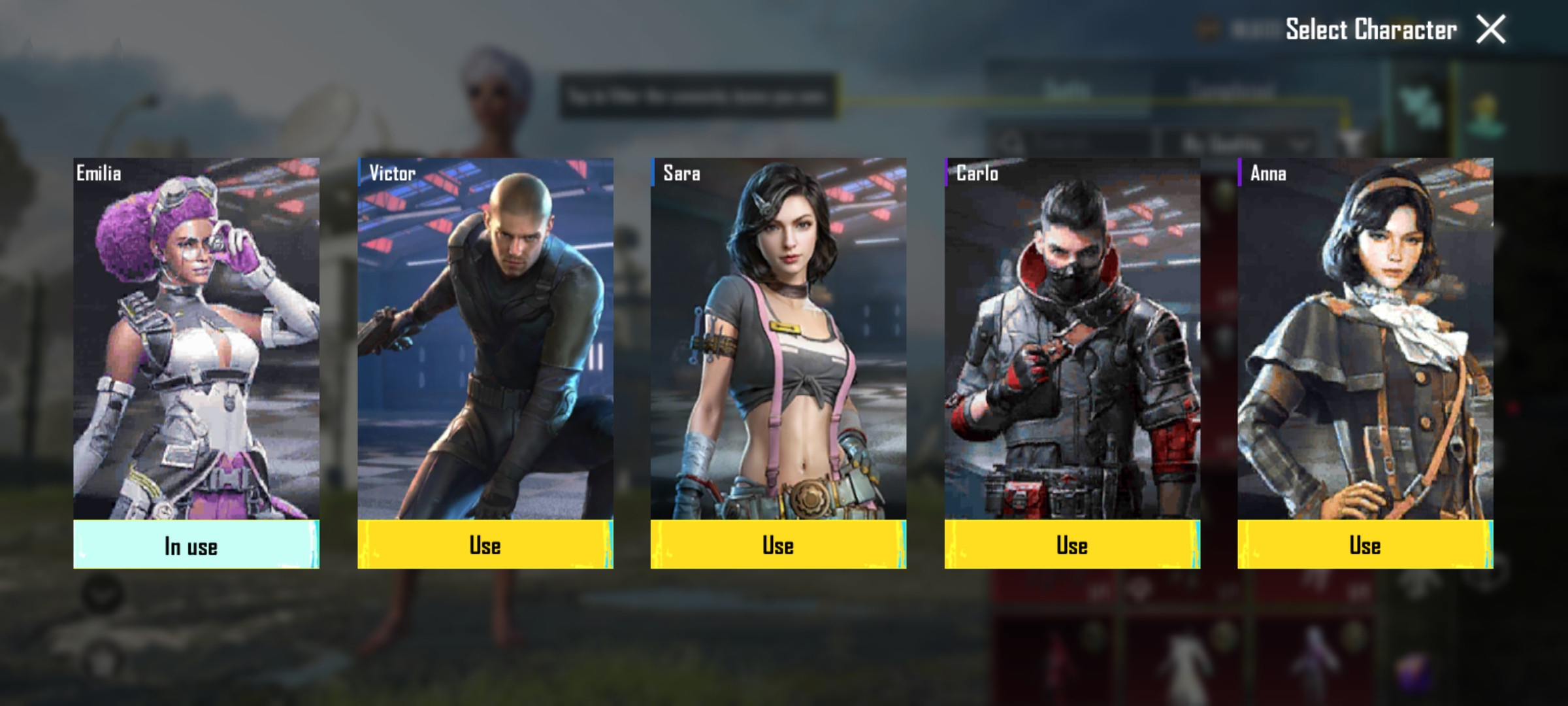Select Emilia's character portrait card
This screenshot has height=706, width=1568.
click(x=196, y=339)
